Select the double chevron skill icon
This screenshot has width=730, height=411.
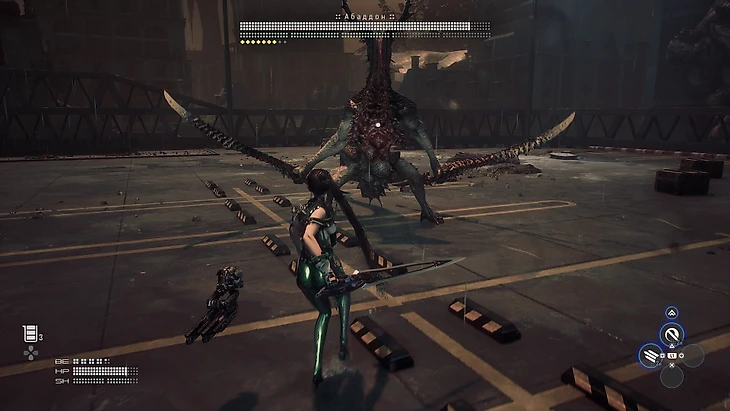coord(672,313)
